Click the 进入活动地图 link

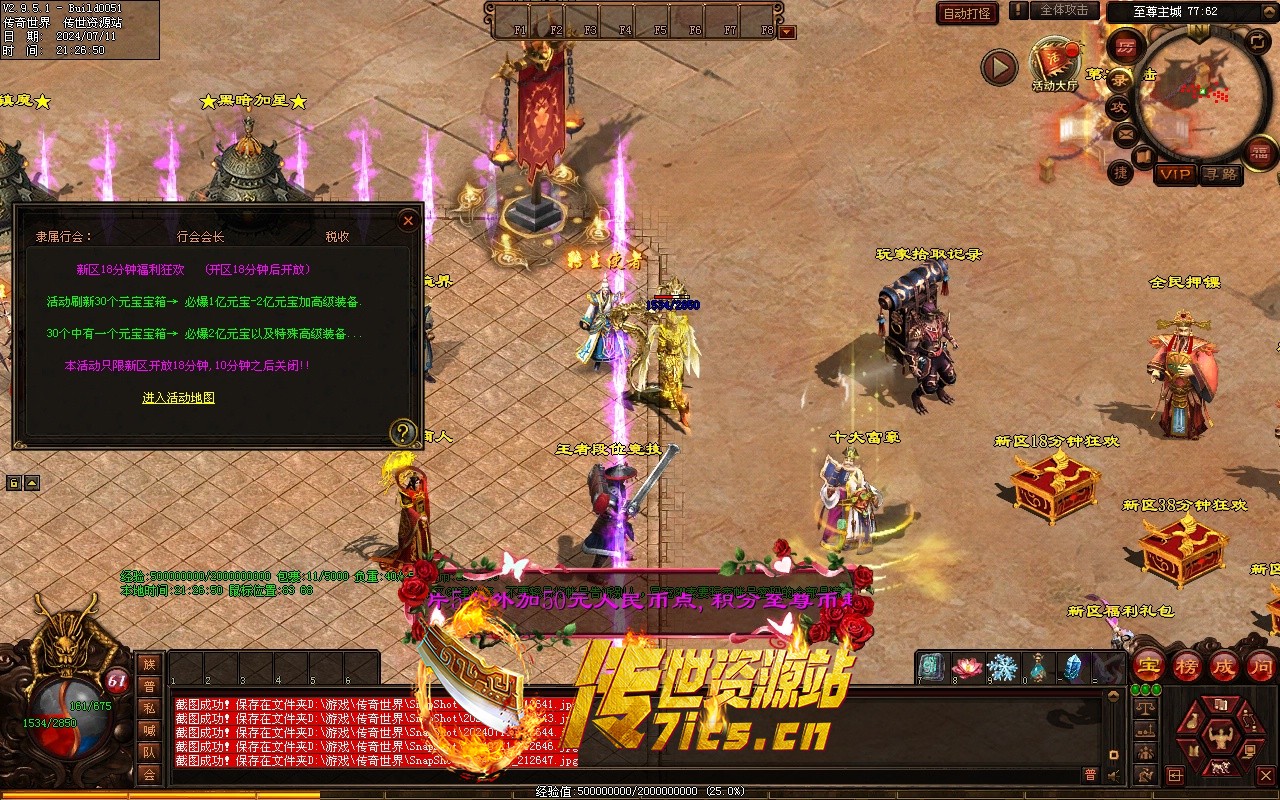tap(178, 398)
